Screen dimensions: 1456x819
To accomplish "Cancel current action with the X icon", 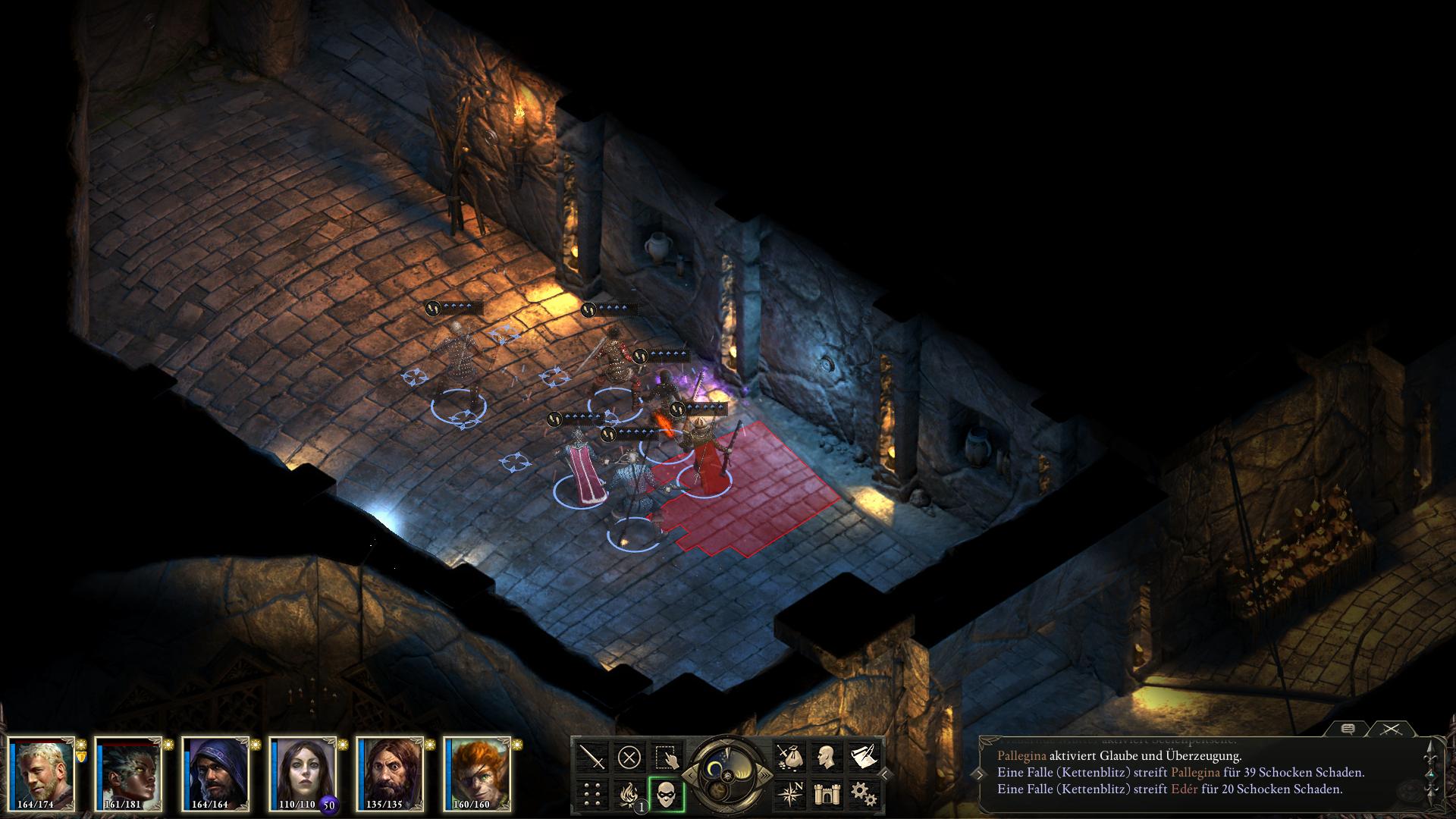I will tap(629, 756).
